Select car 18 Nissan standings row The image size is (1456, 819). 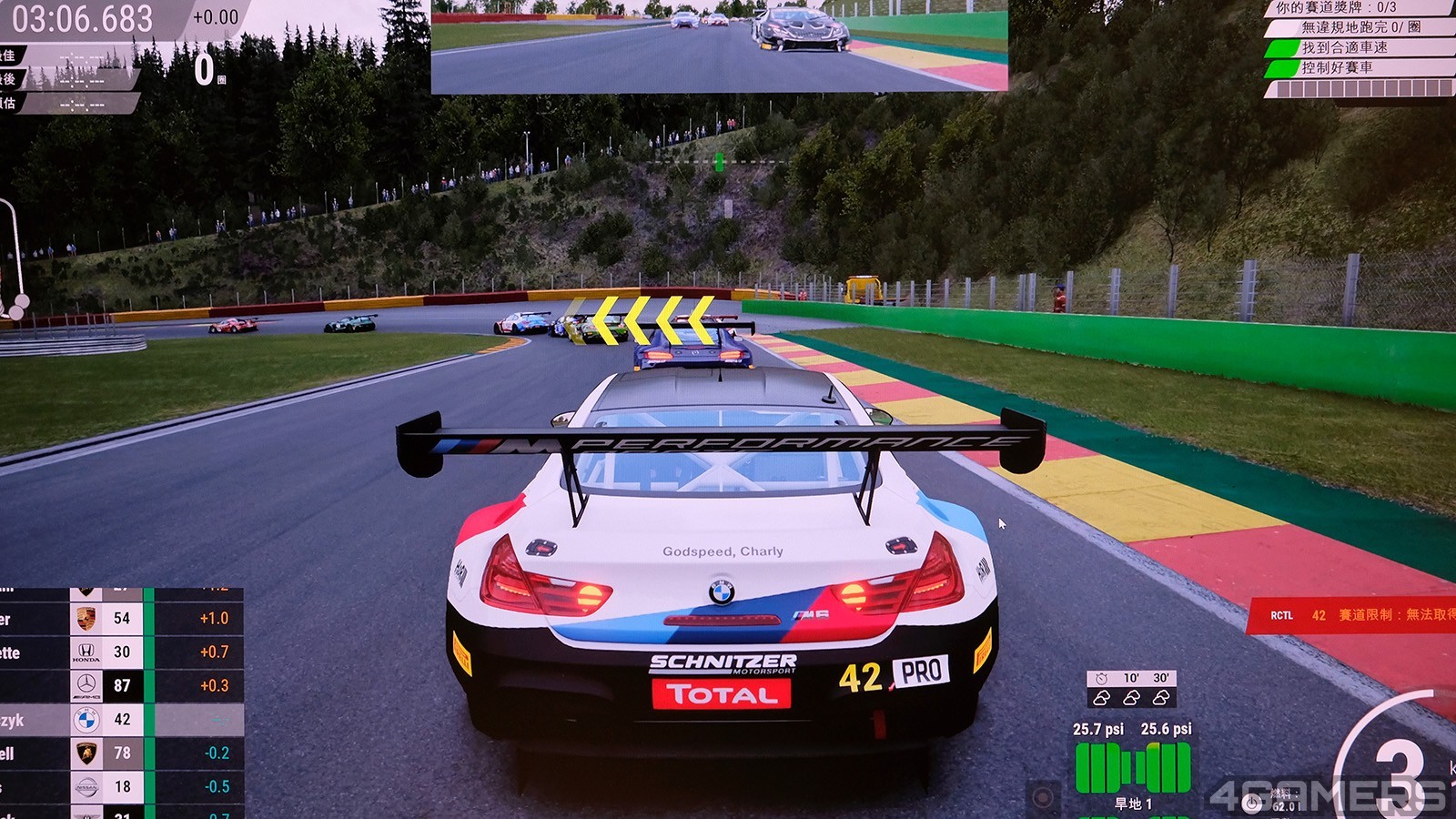[x=121, y=787]
